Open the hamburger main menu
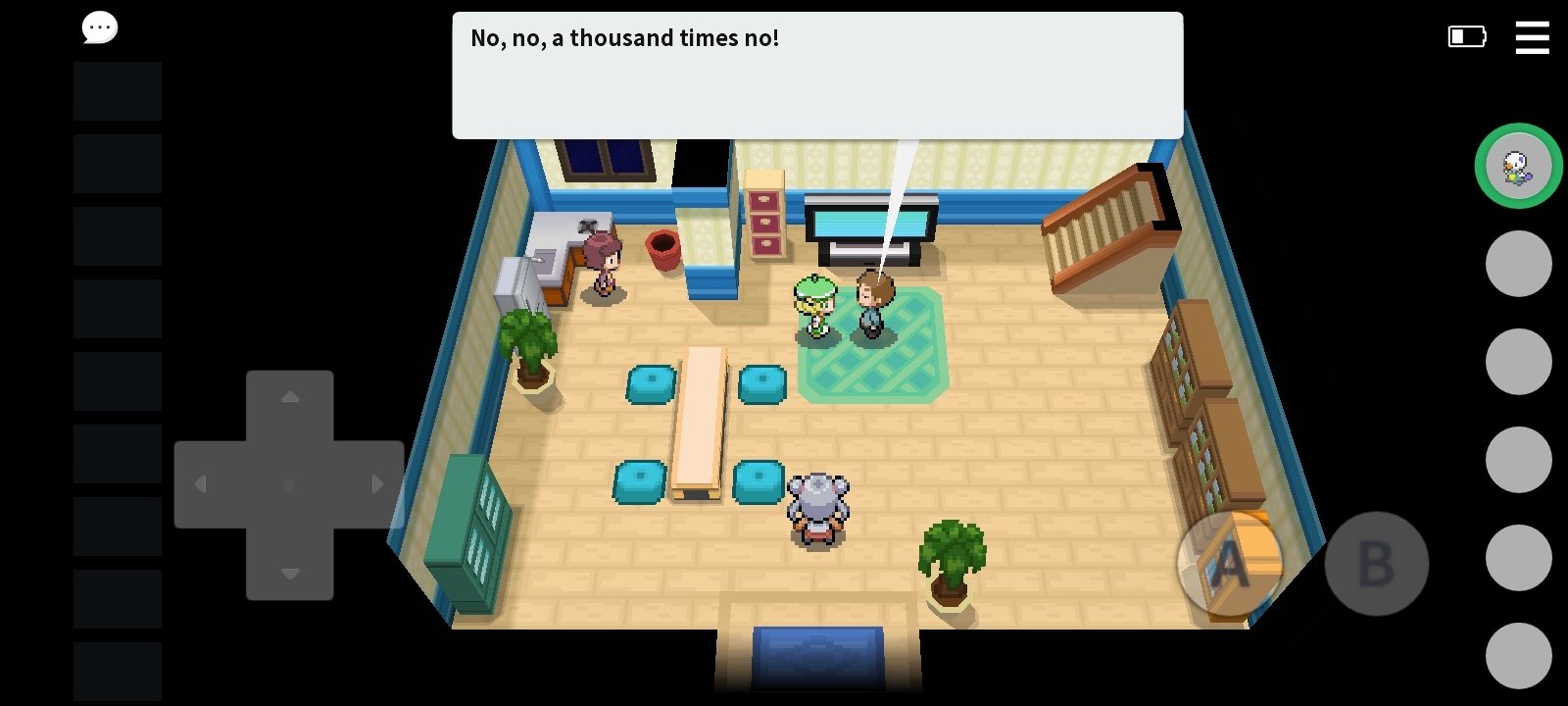 click(1532, 37)
